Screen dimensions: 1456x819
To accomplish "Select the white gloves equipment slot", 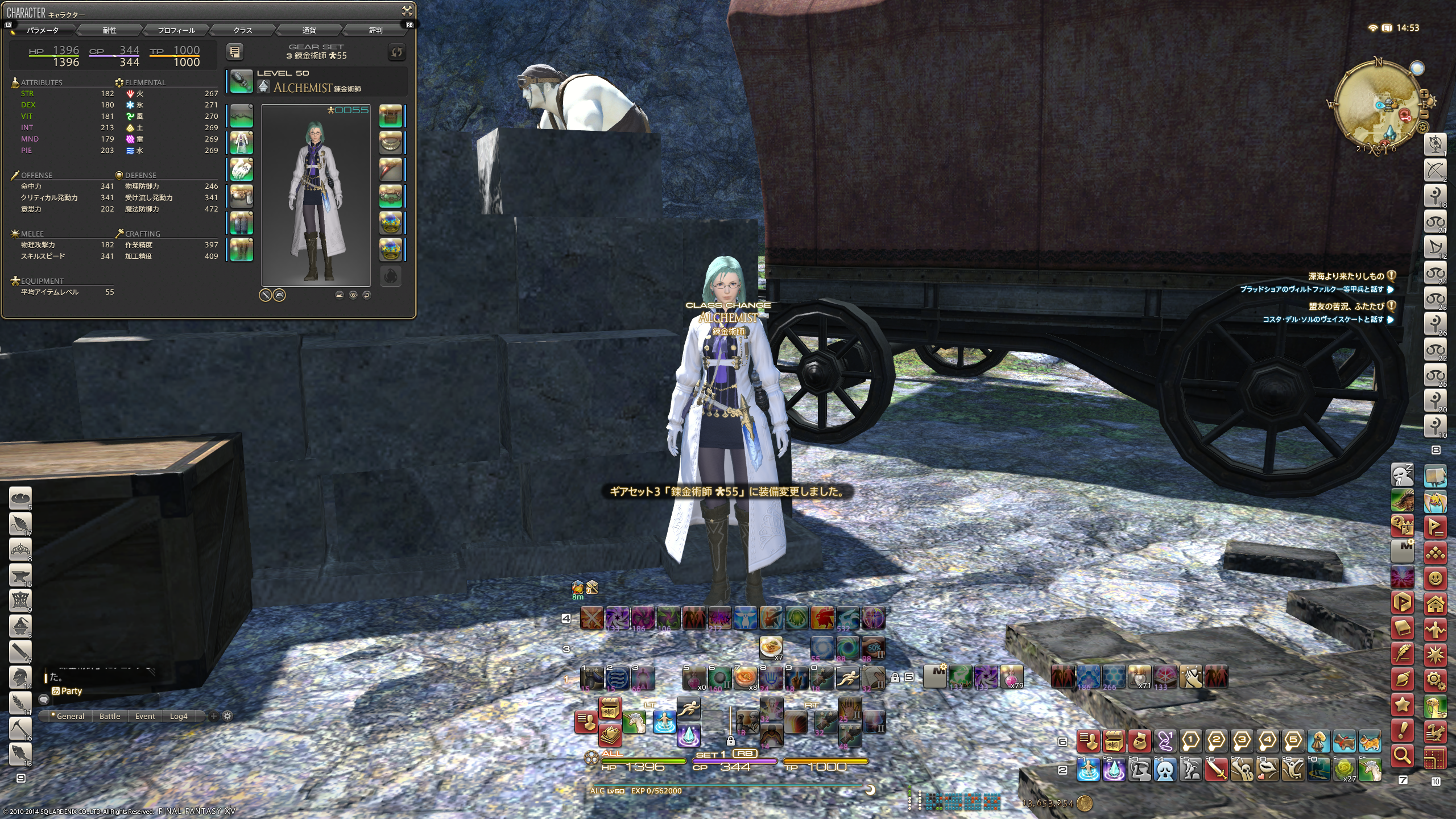I will click(242, 169).
